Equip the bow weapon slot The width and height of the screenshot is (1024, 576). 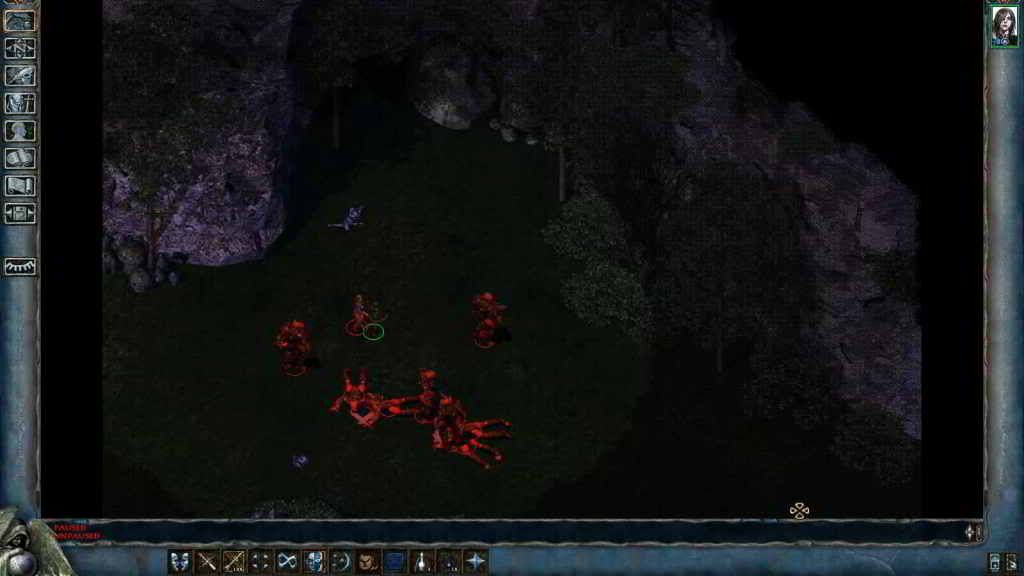pos(234,561)
